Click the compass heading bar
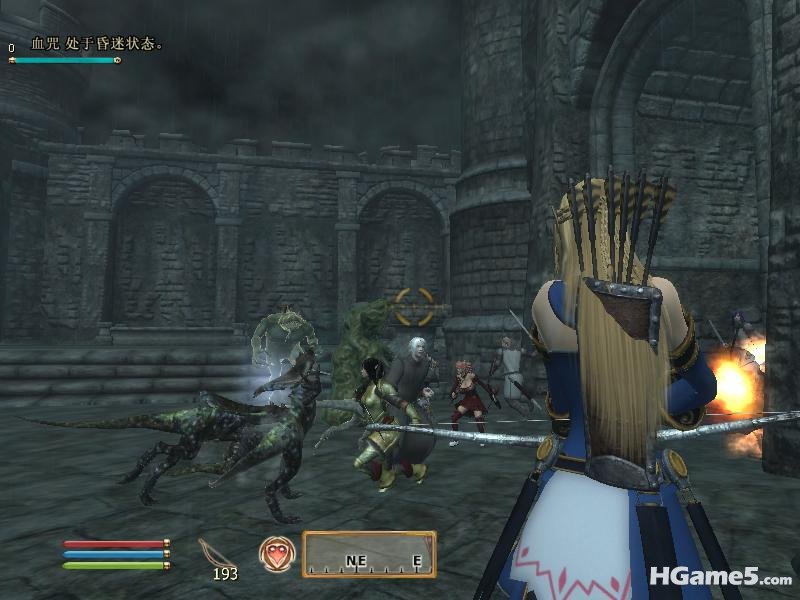 pos(369,555)
